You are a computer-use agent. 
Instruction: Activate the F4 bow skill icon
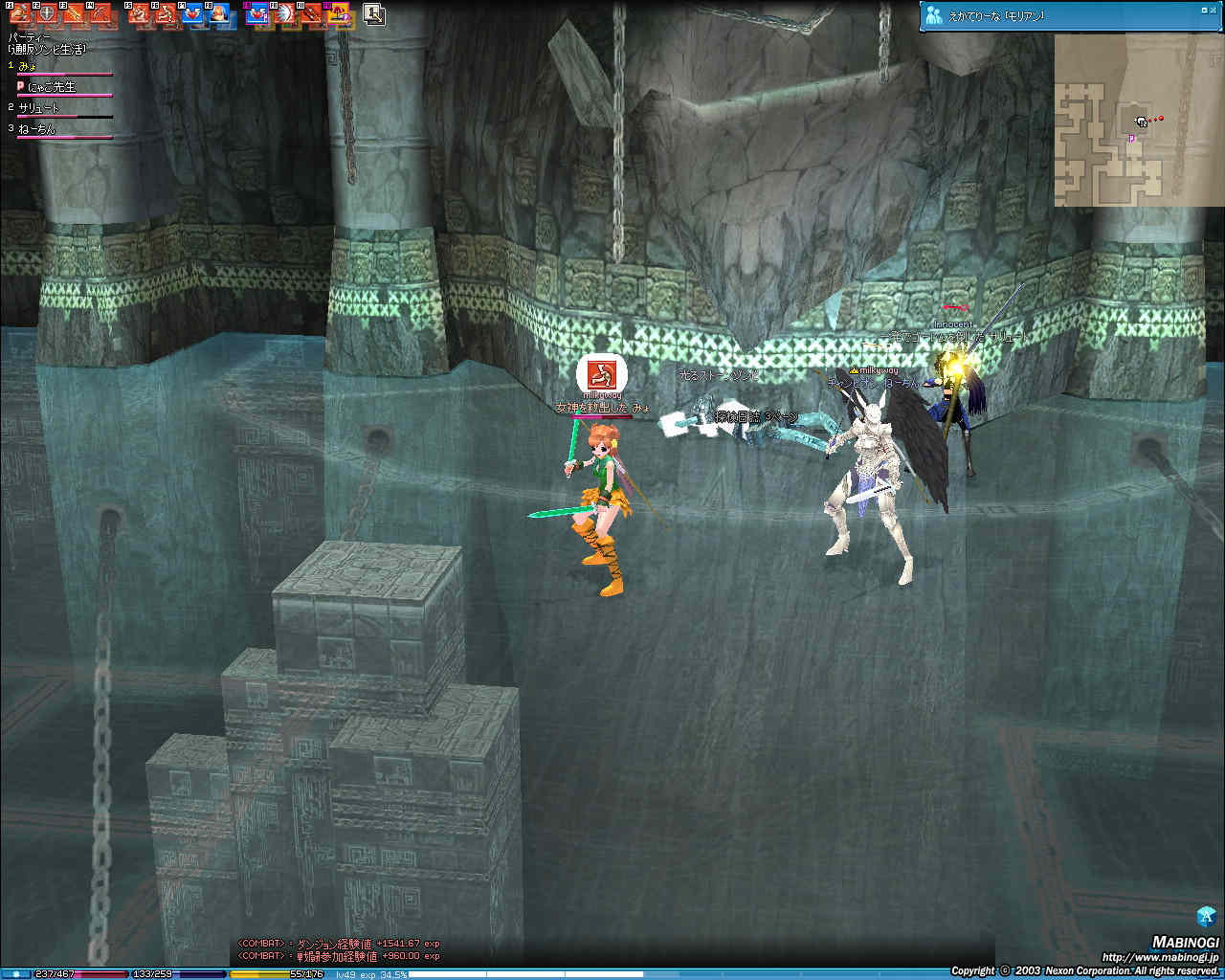(101, 14)
